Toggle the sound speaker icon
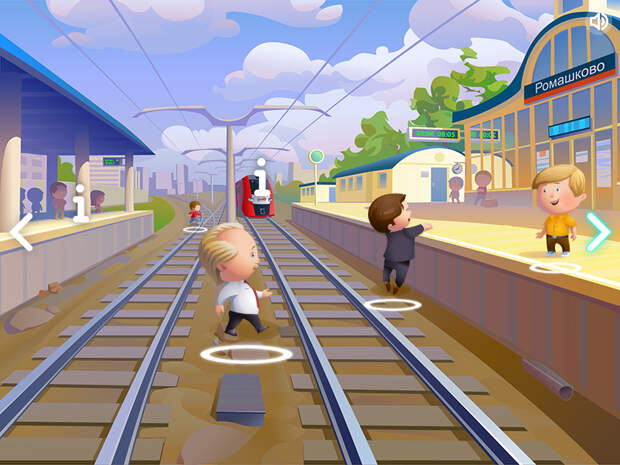The image size is (620, 465). point(599,21)
